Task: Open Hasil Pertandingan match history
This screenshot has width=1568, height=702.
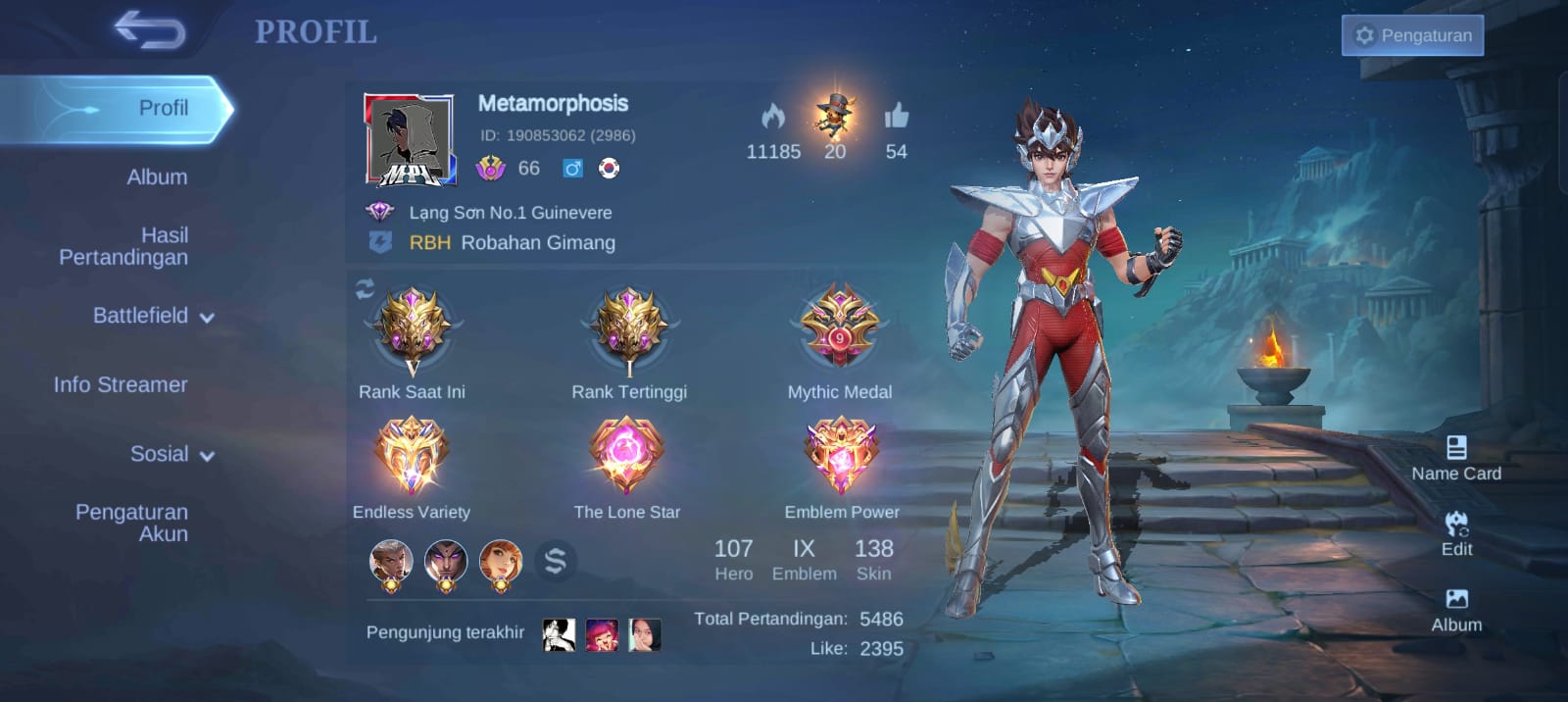Action: (x=123, y=246)
